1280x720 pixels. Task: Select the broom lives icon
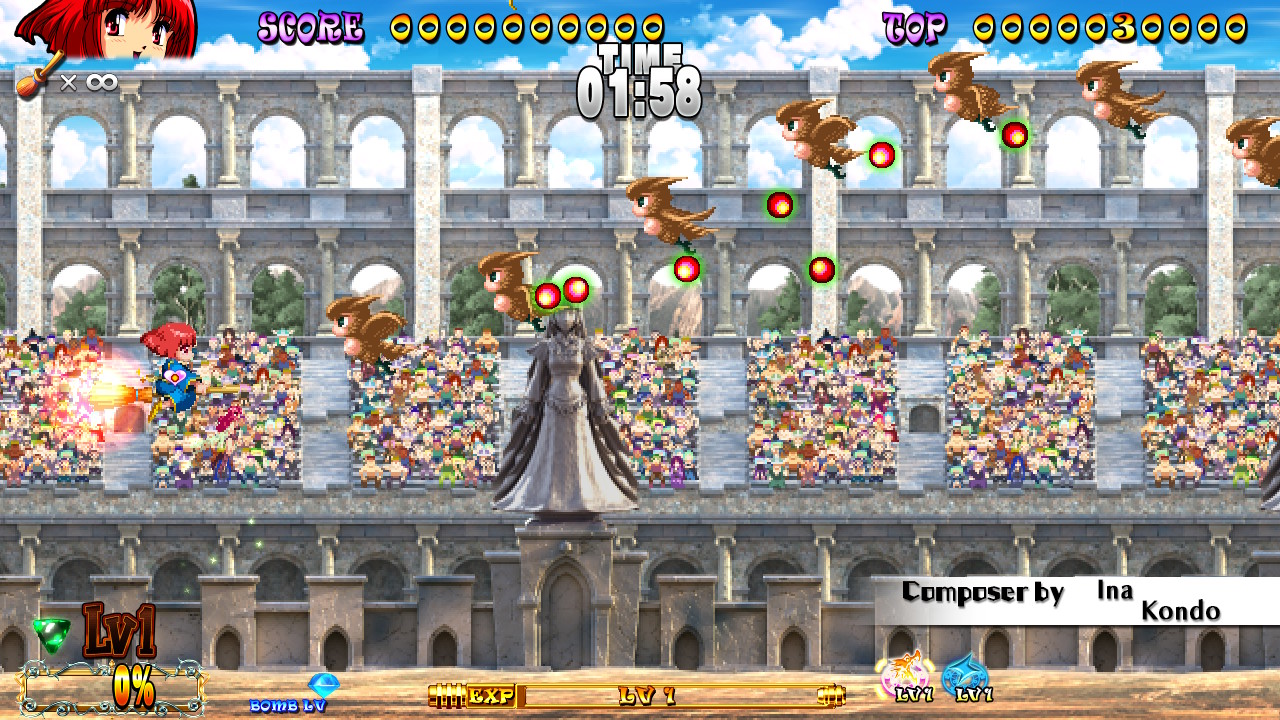[x=34, y=83]
